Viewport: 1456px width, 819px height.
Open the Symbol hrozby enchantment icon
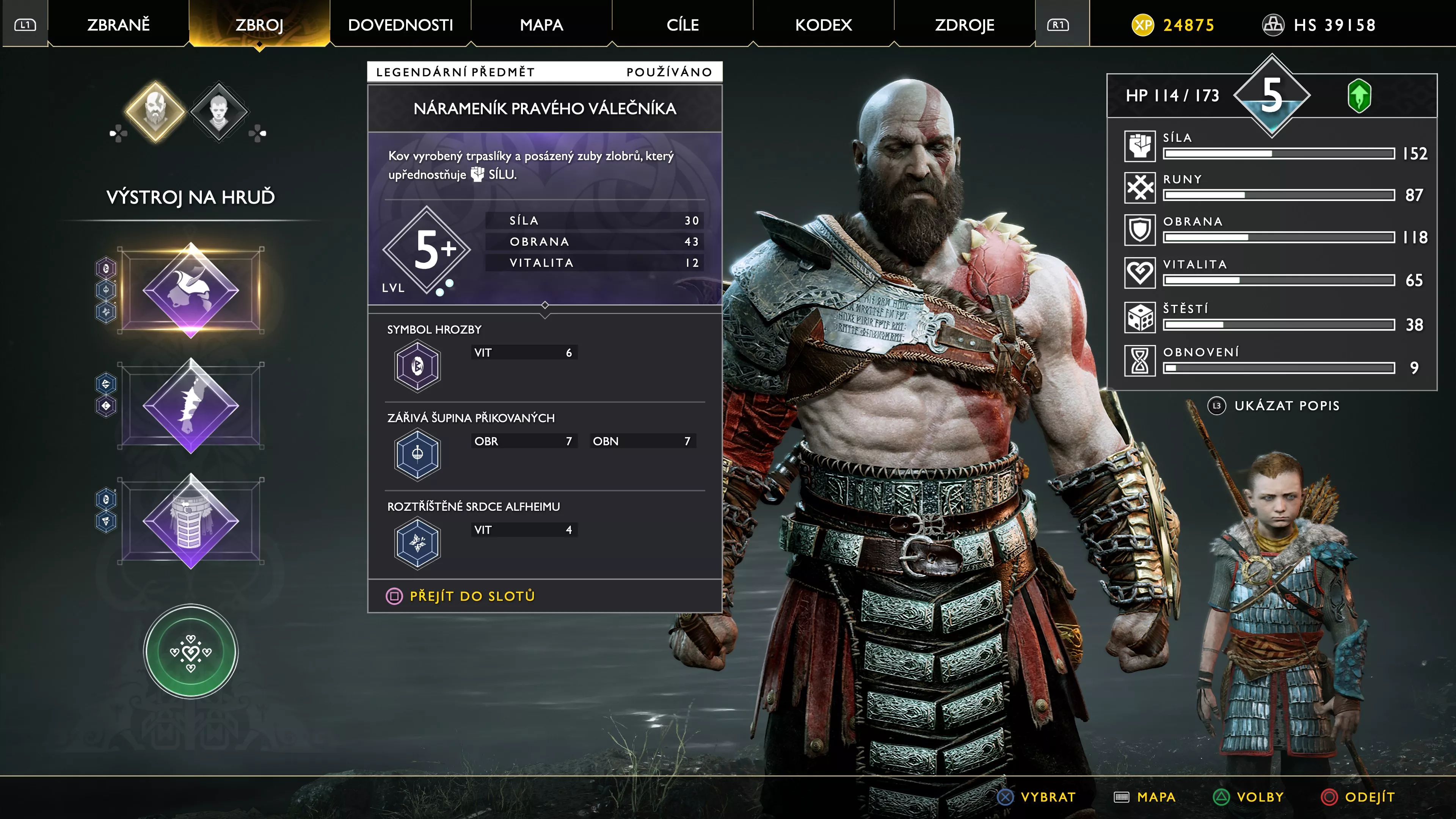pos(418,366)
